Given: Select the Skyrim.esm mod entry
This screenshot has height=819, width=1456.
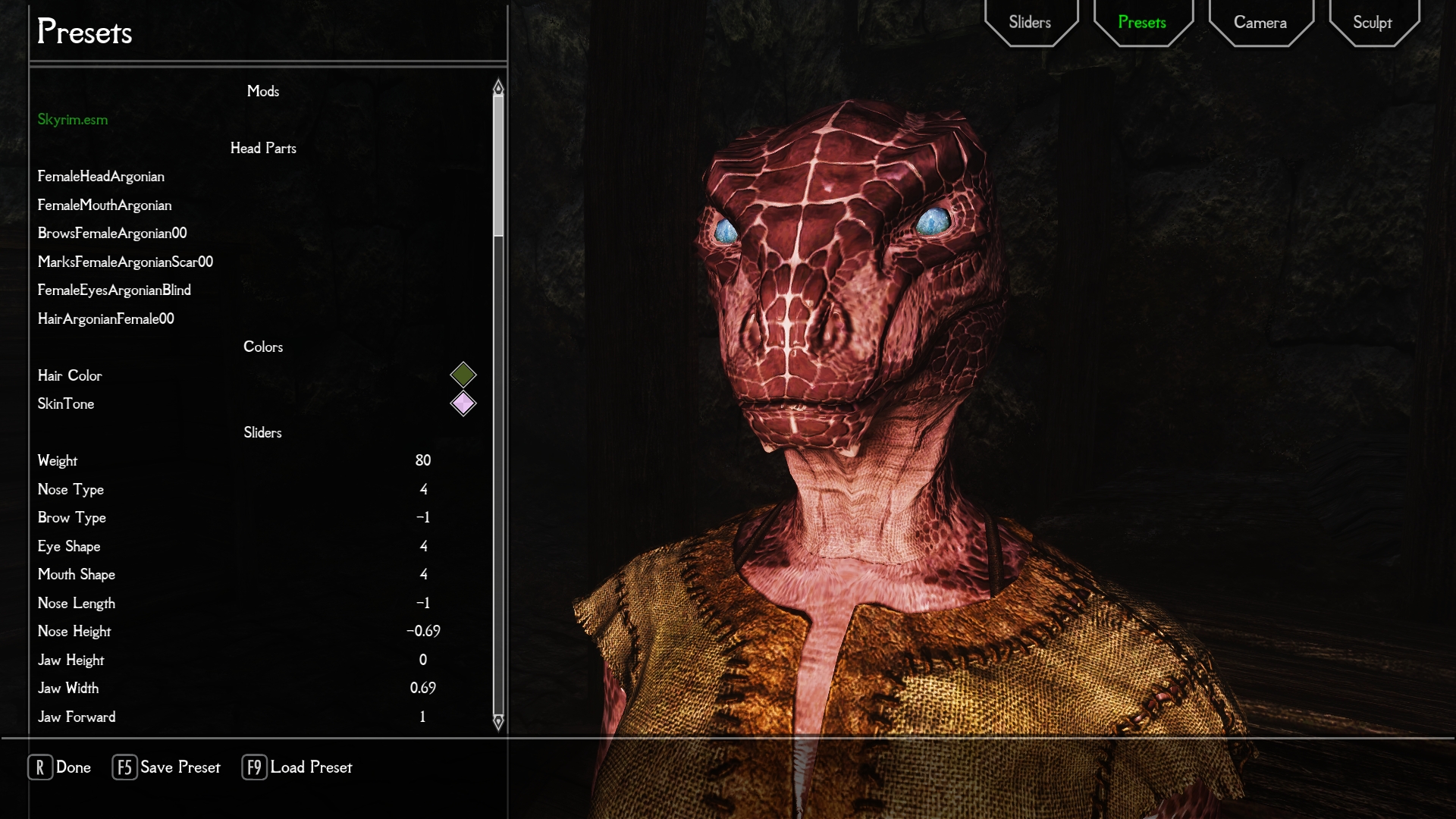Looking at the screenshot, I should click(x=73, y=120).
